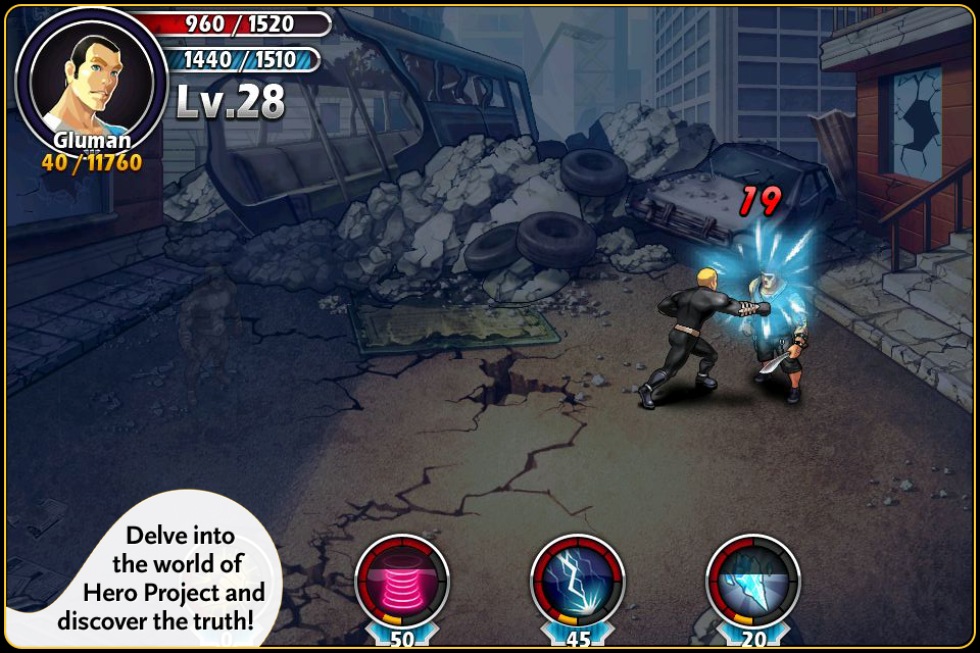This screenshot has height=653, width=980.
Task: Activate the pink coil spring skill
Action: [402, 582]
